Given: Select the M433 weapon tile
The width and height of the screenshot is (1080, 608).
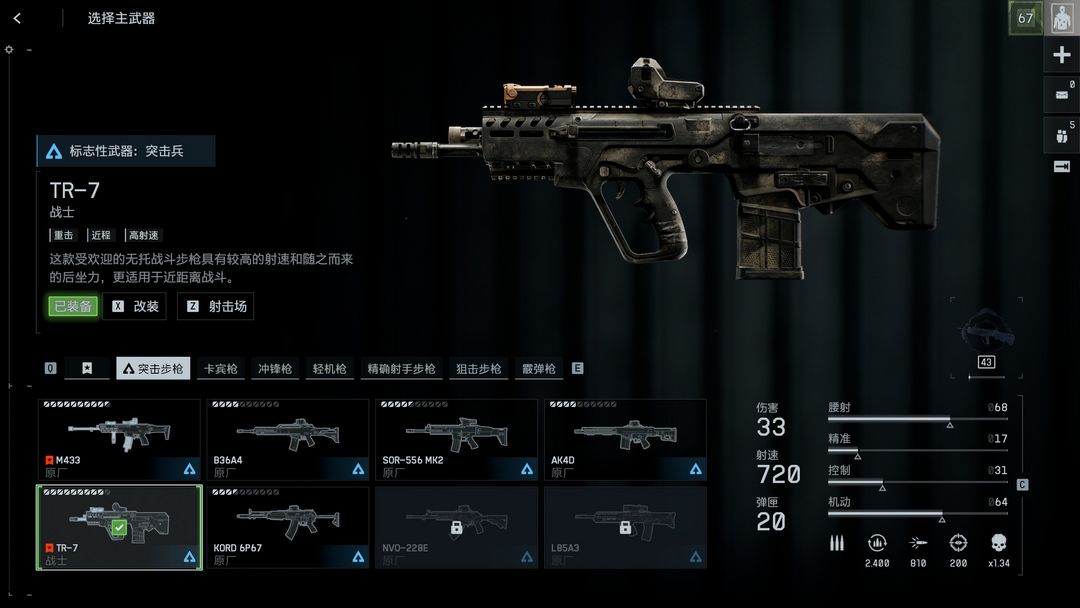Looking at the screenshot, I should pyautogui.click(x=120, y=440).
